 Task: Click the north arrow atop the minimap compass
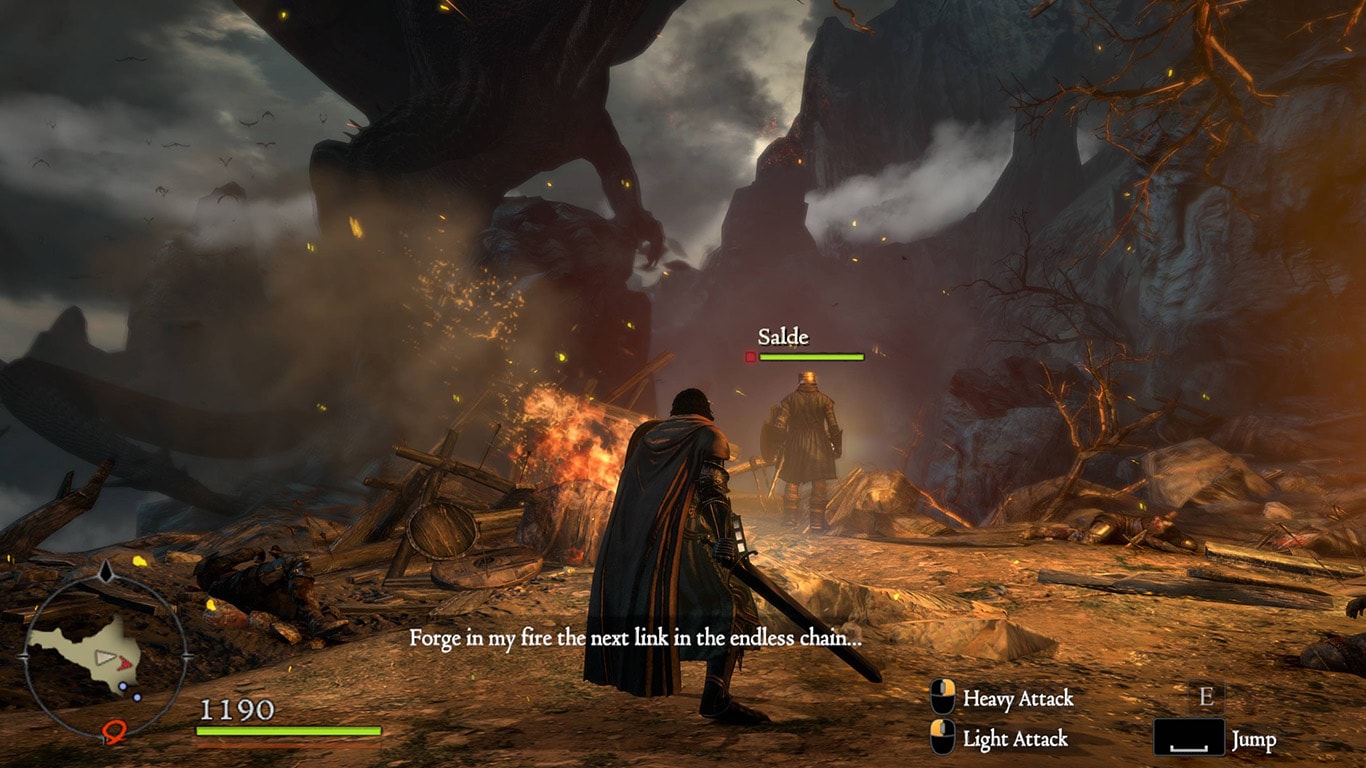pos(105,572)
